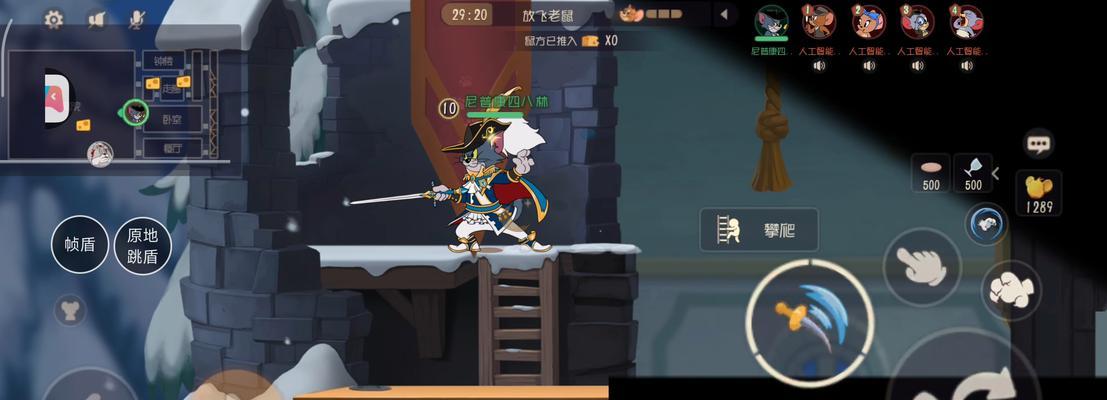Tap the 原地跳盾 button
This screenshot has height=400, width=1107.
[x=143, y=245]
